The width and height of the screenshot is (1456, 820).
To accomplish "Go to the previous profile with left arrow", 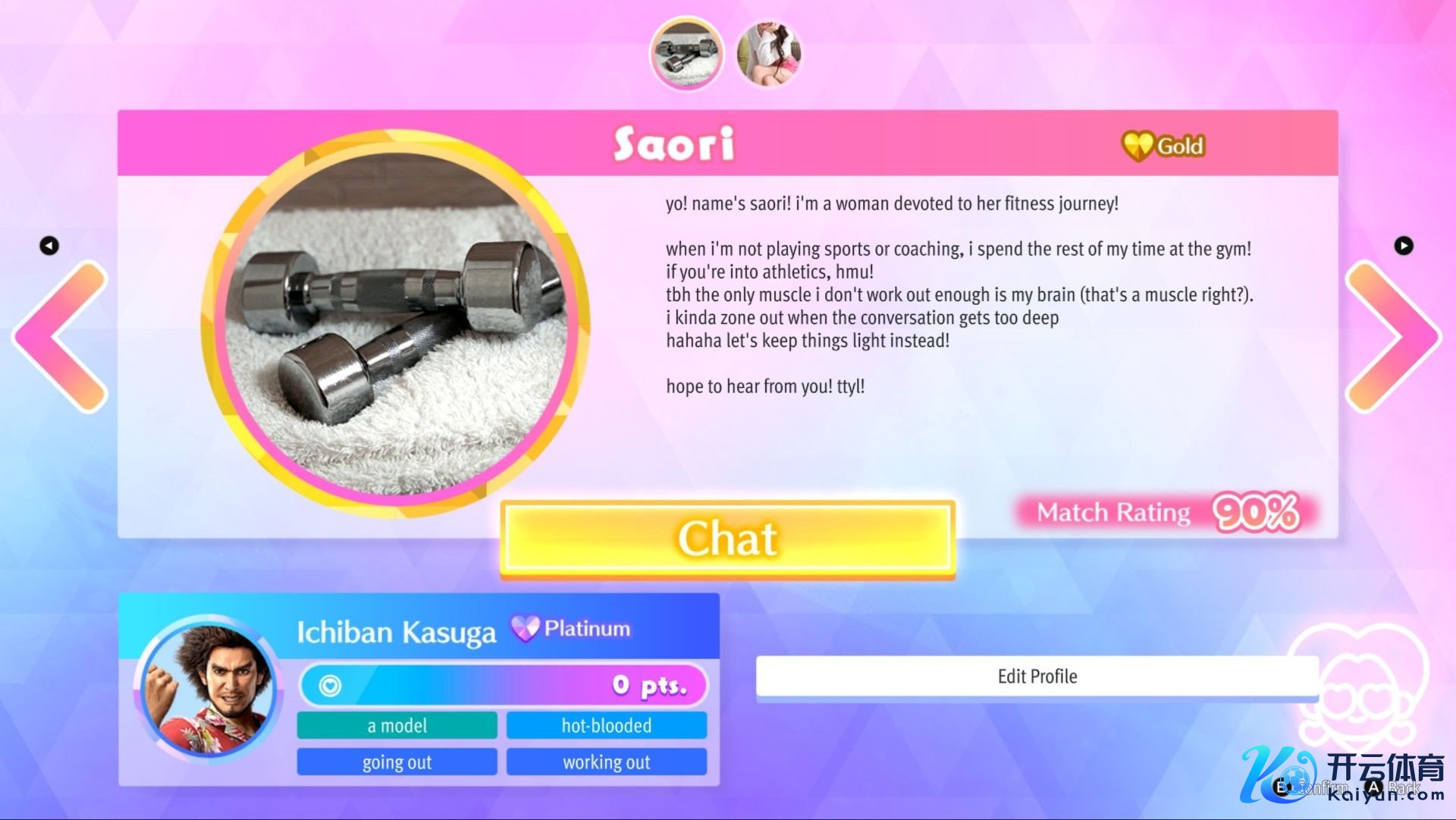I will pyautogui.click(x=62, y=337).
